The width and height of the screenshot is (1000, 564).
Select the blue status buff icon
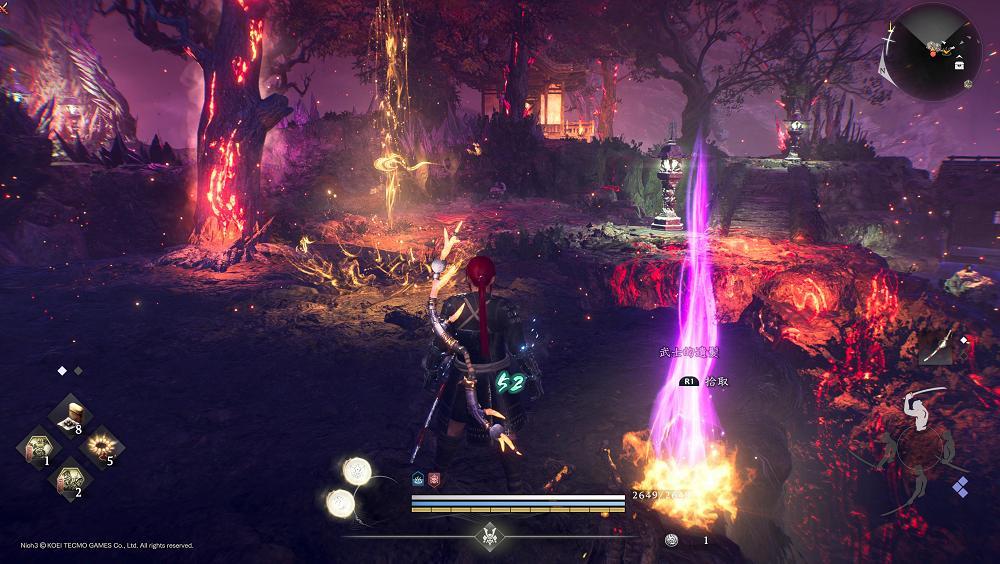click(417, 479)
